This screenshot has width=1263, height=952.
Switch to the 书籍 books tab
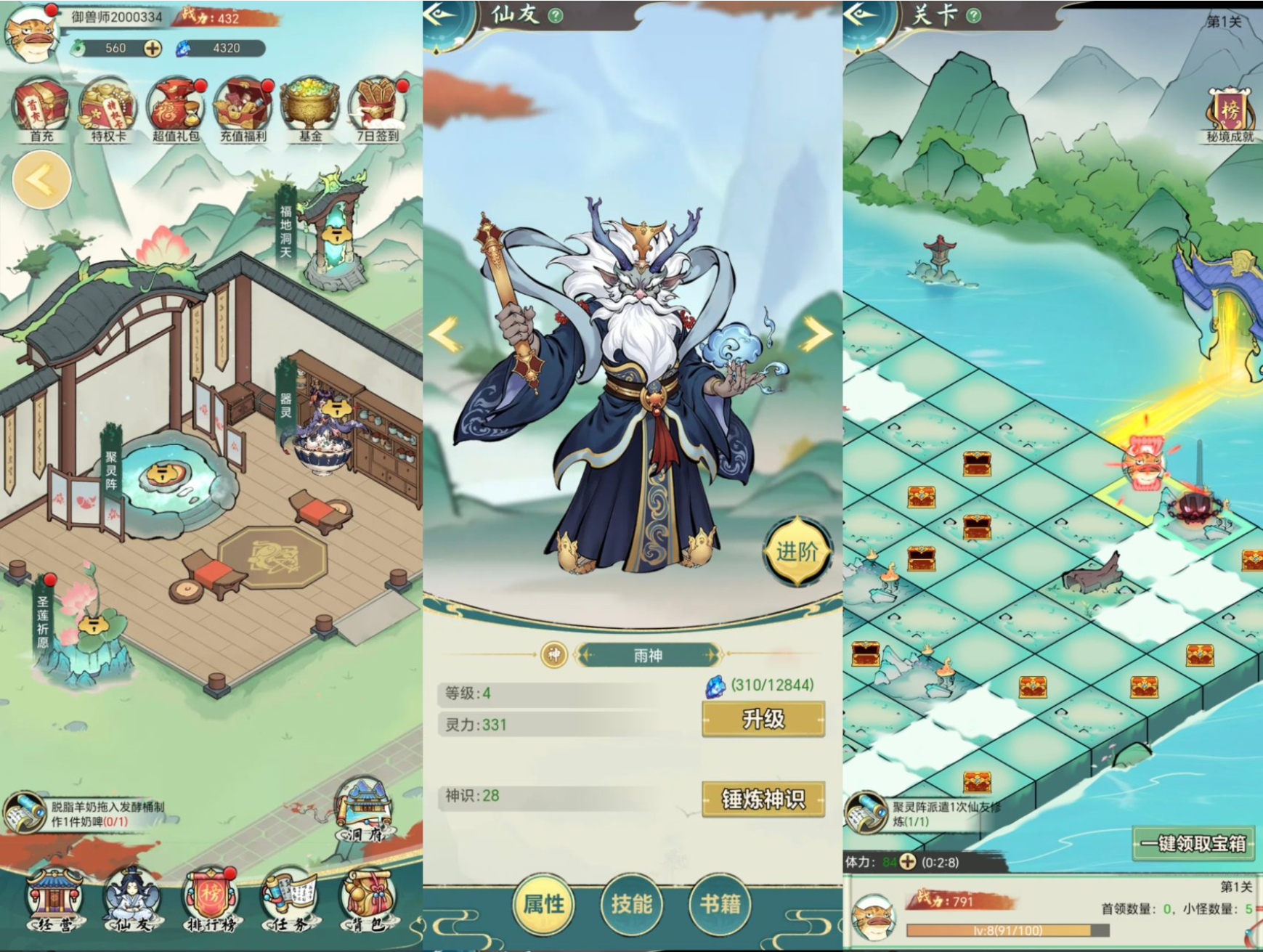[720, 904]
